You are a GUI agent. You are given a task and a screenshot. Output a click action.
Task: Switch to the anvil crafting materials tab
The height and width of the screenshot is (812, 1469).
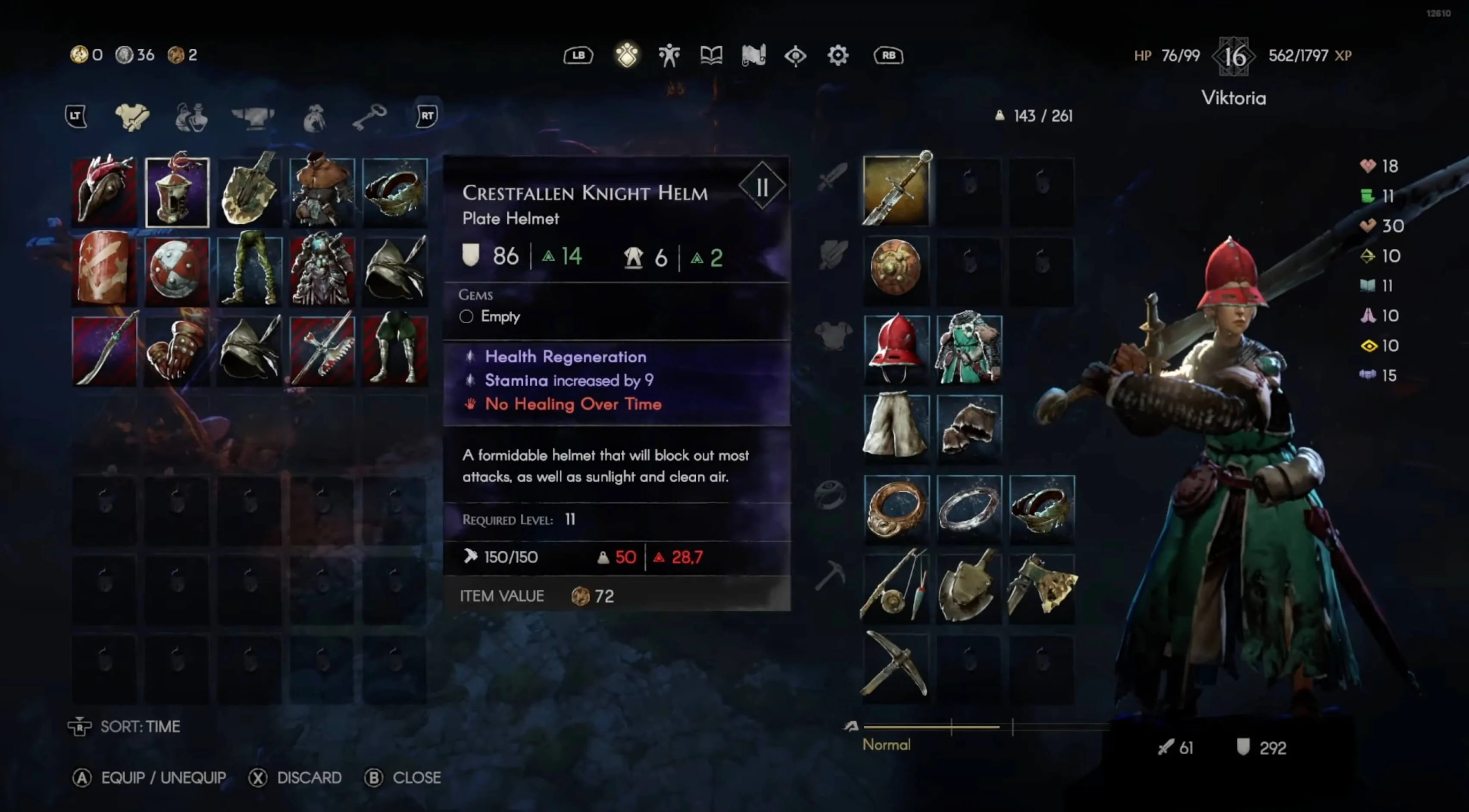point(253,117)
